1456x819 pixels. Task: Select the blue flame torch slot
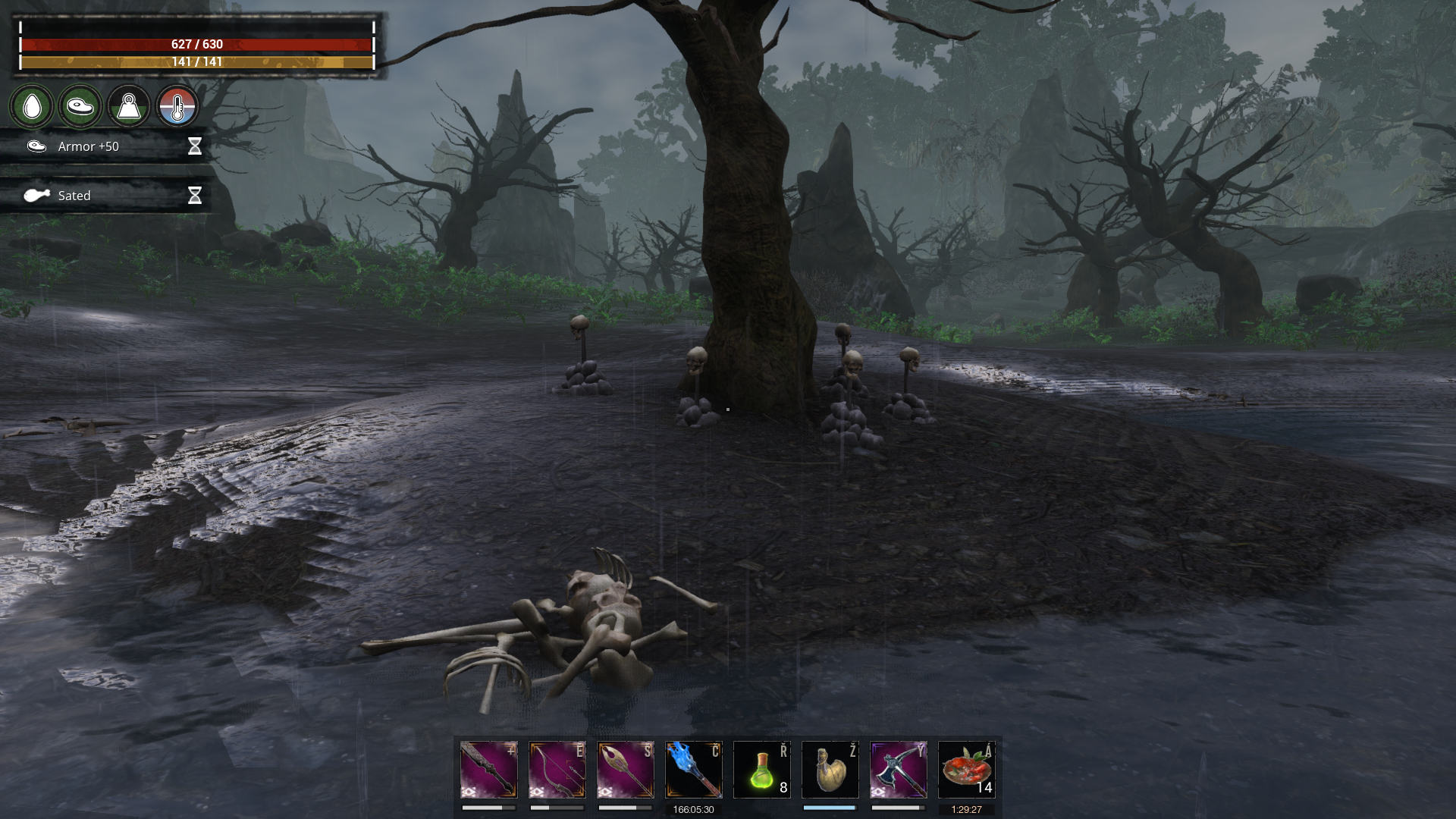pyautogui.click(x=694, y=770)
